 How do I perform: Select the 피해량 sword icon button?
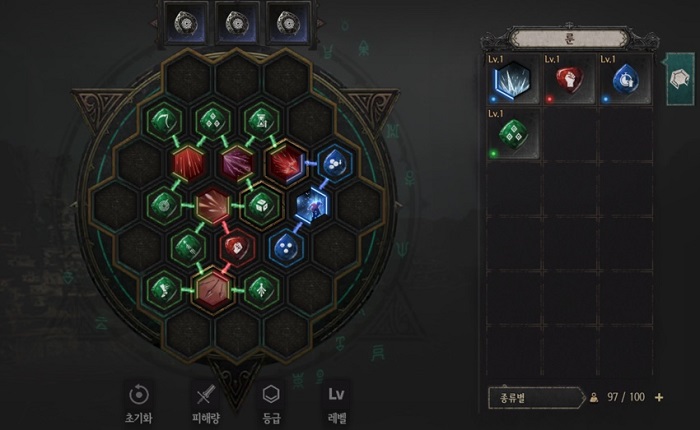204,394
